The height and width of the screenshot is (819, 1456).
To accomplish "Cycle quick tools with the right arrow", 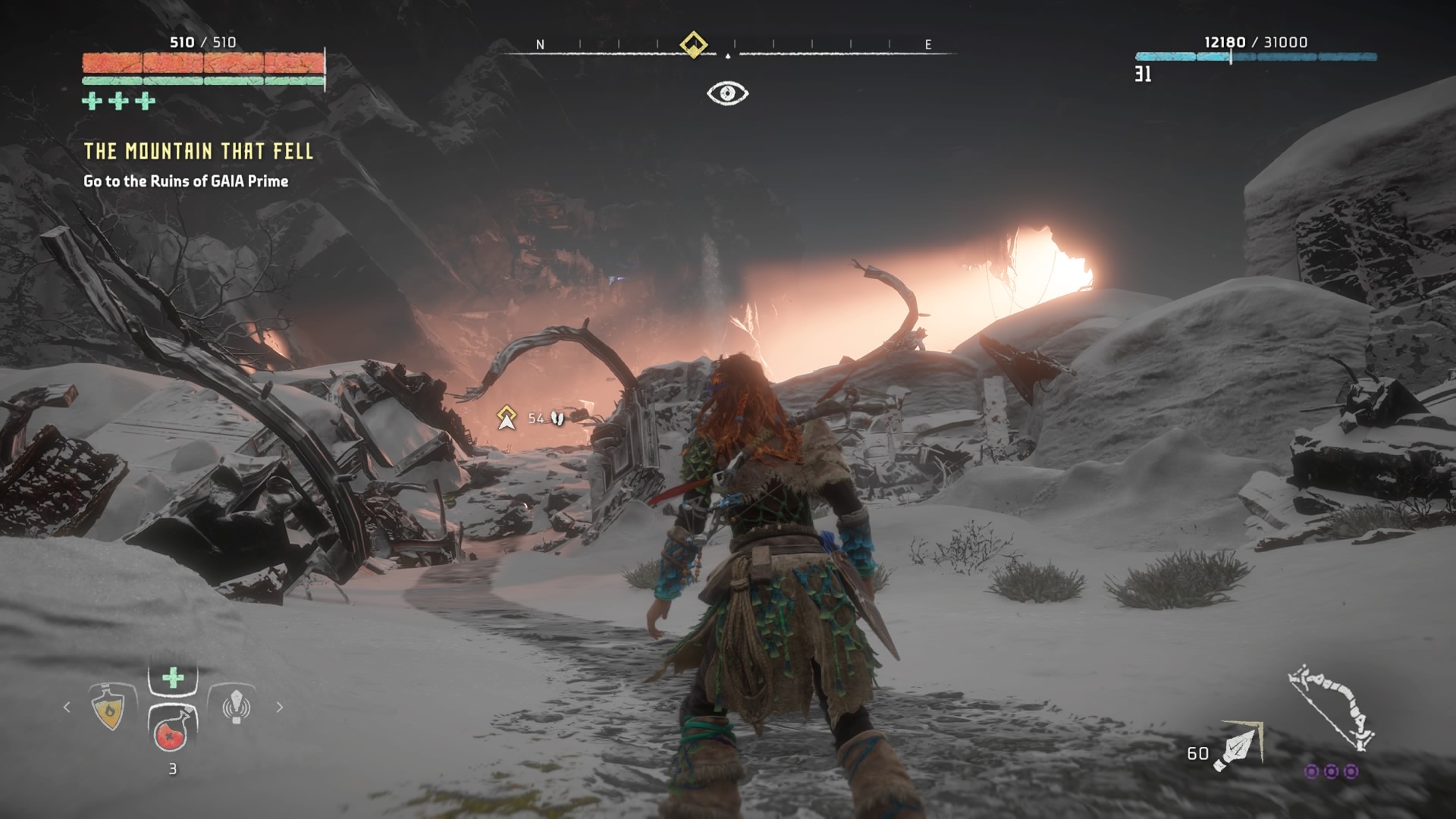I will (x=280, y=707).
